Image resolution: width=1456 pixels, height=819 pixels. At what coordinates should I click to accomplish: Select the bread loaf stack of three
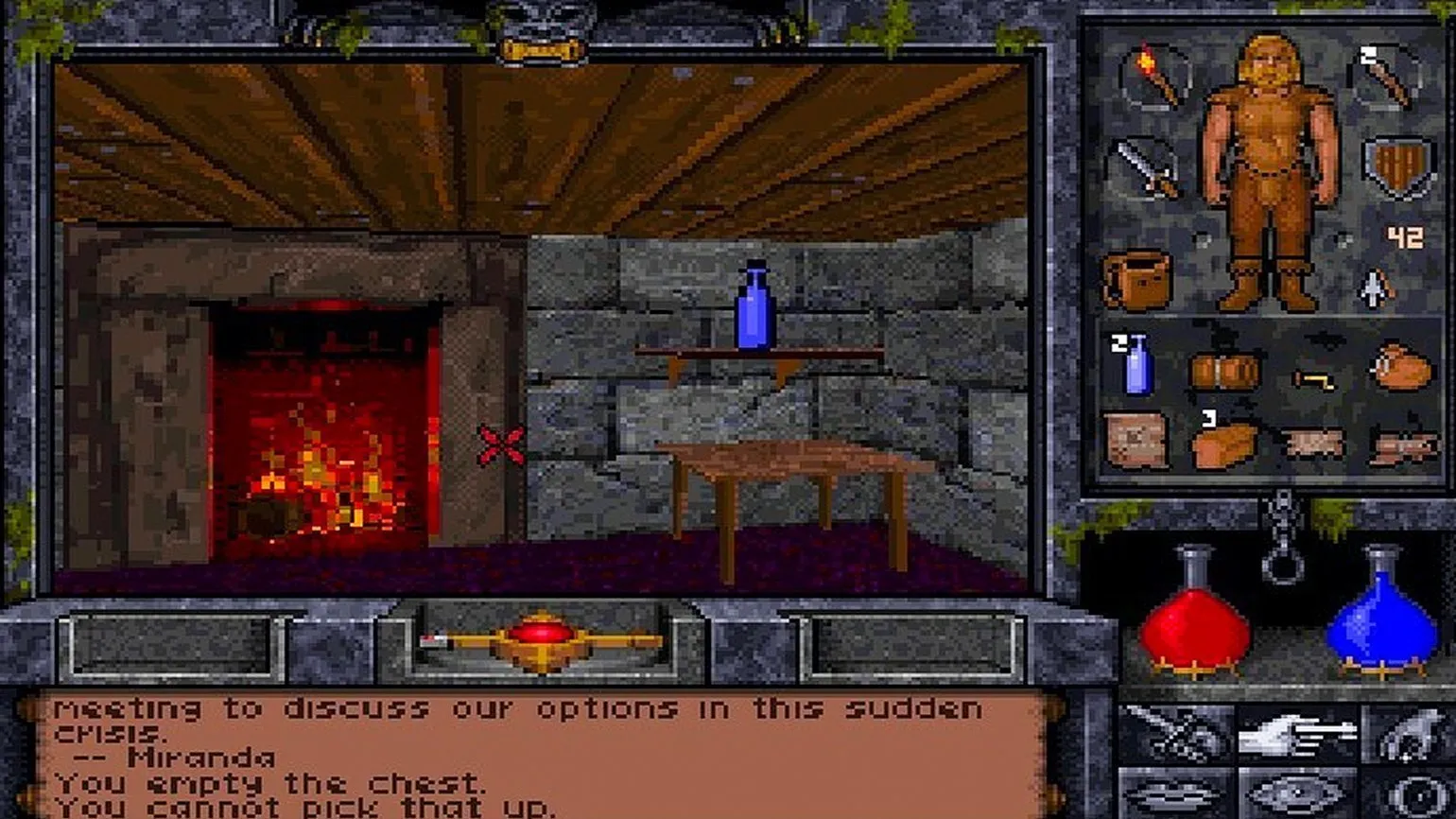1224,443
